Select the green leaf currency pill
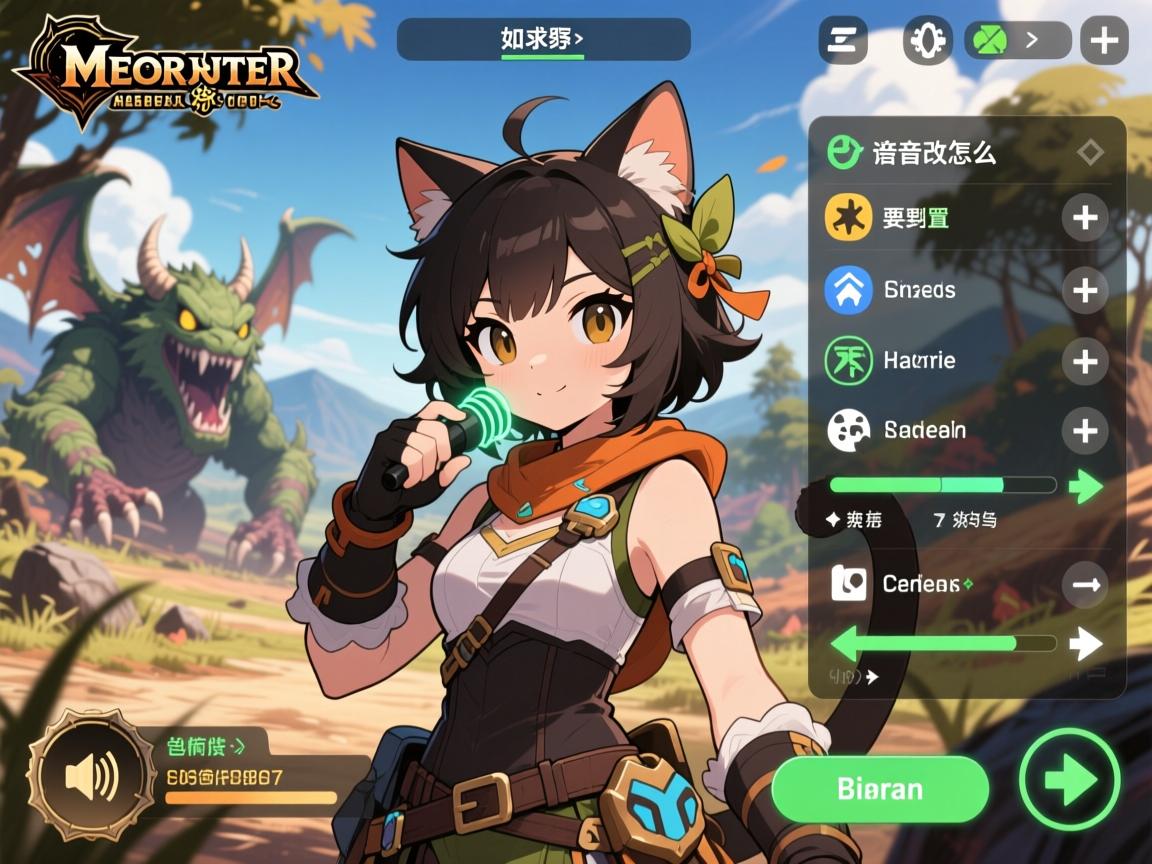The height and width of the screenshot is (864, 1152). [x=1017, y=41]
